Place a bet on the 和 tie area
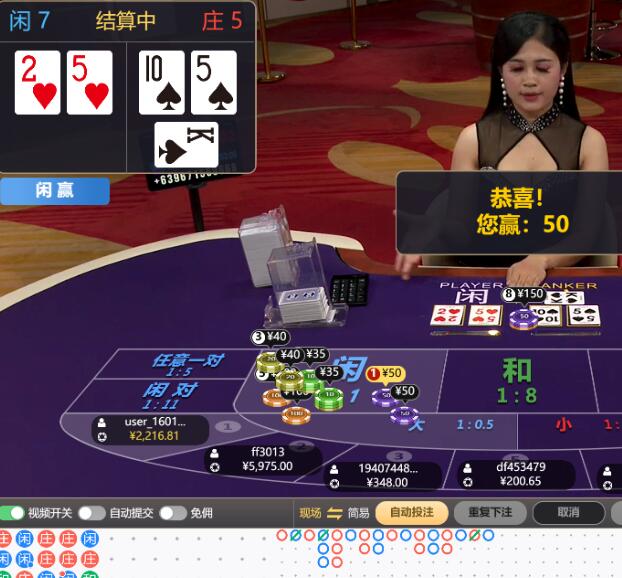 (516, 380)
